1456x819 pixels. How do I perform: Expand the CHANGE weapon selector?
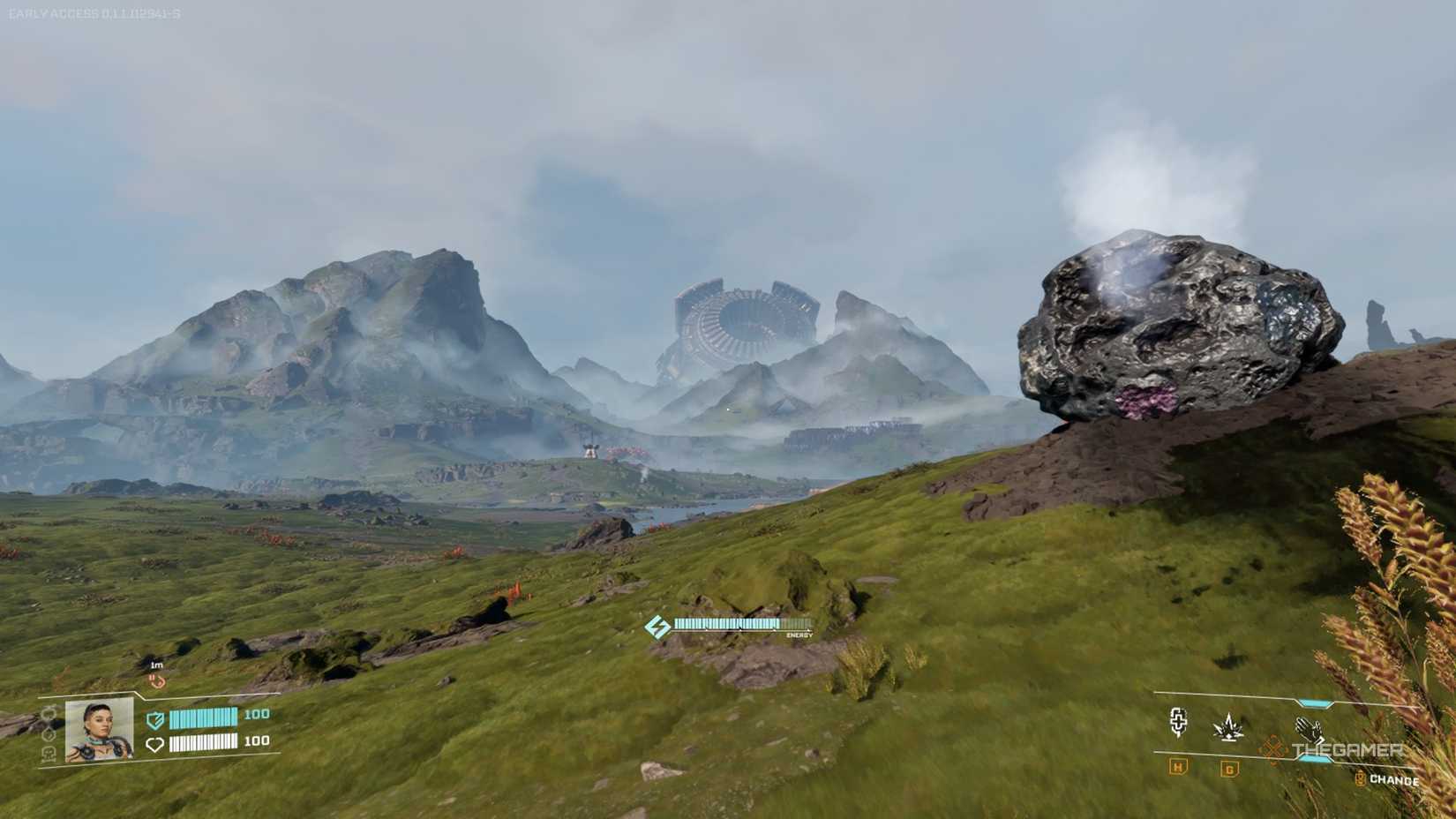tap(1392, 780)
